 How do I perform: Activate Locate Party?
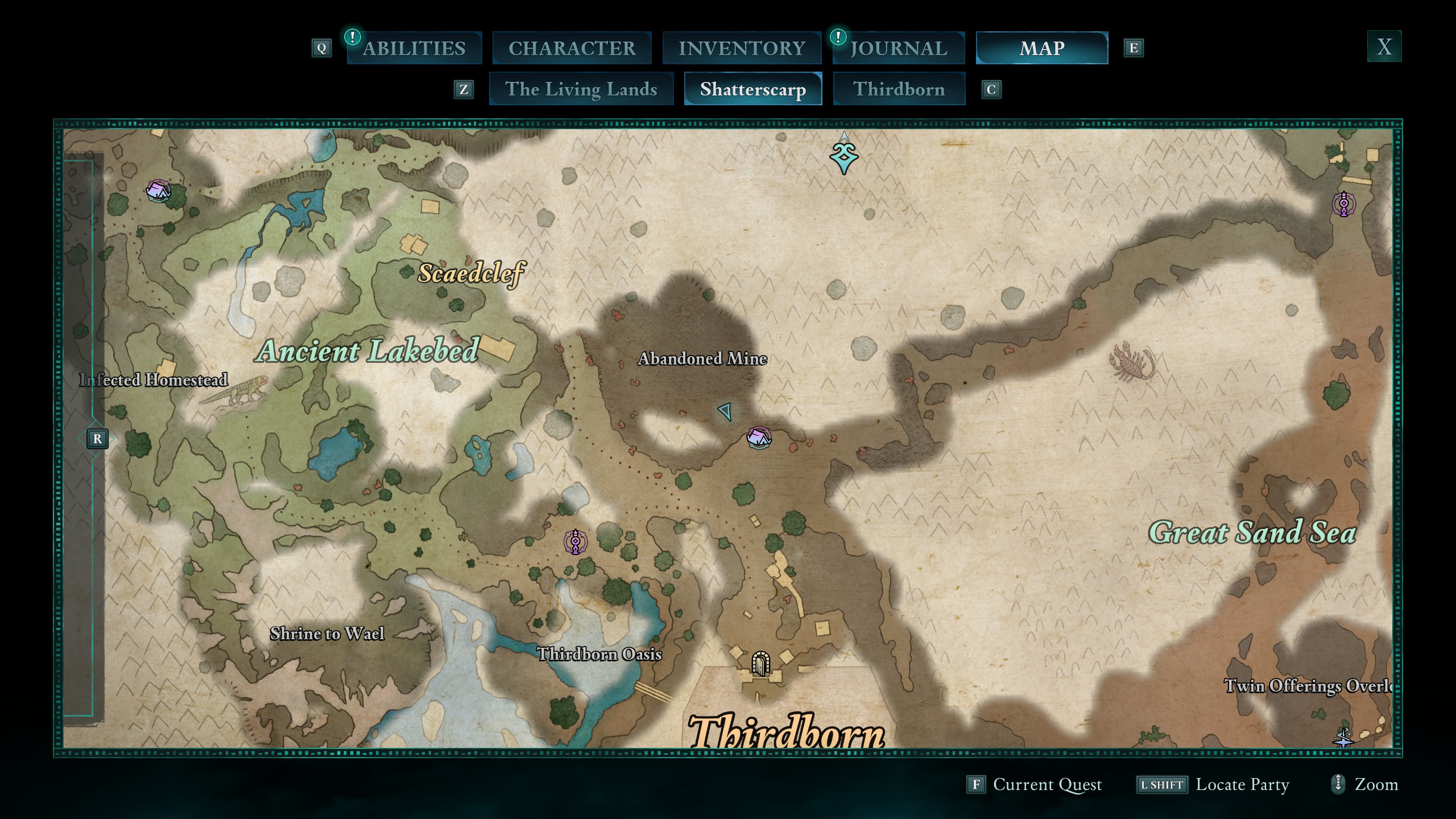[1213, 784]
